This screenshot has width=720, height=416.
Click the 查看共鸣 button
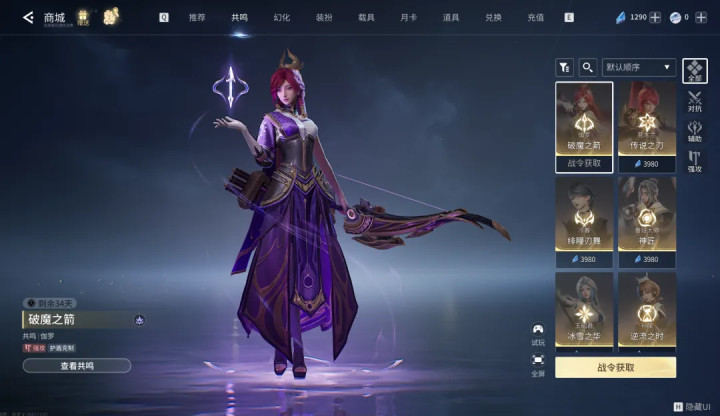[77, 366]
